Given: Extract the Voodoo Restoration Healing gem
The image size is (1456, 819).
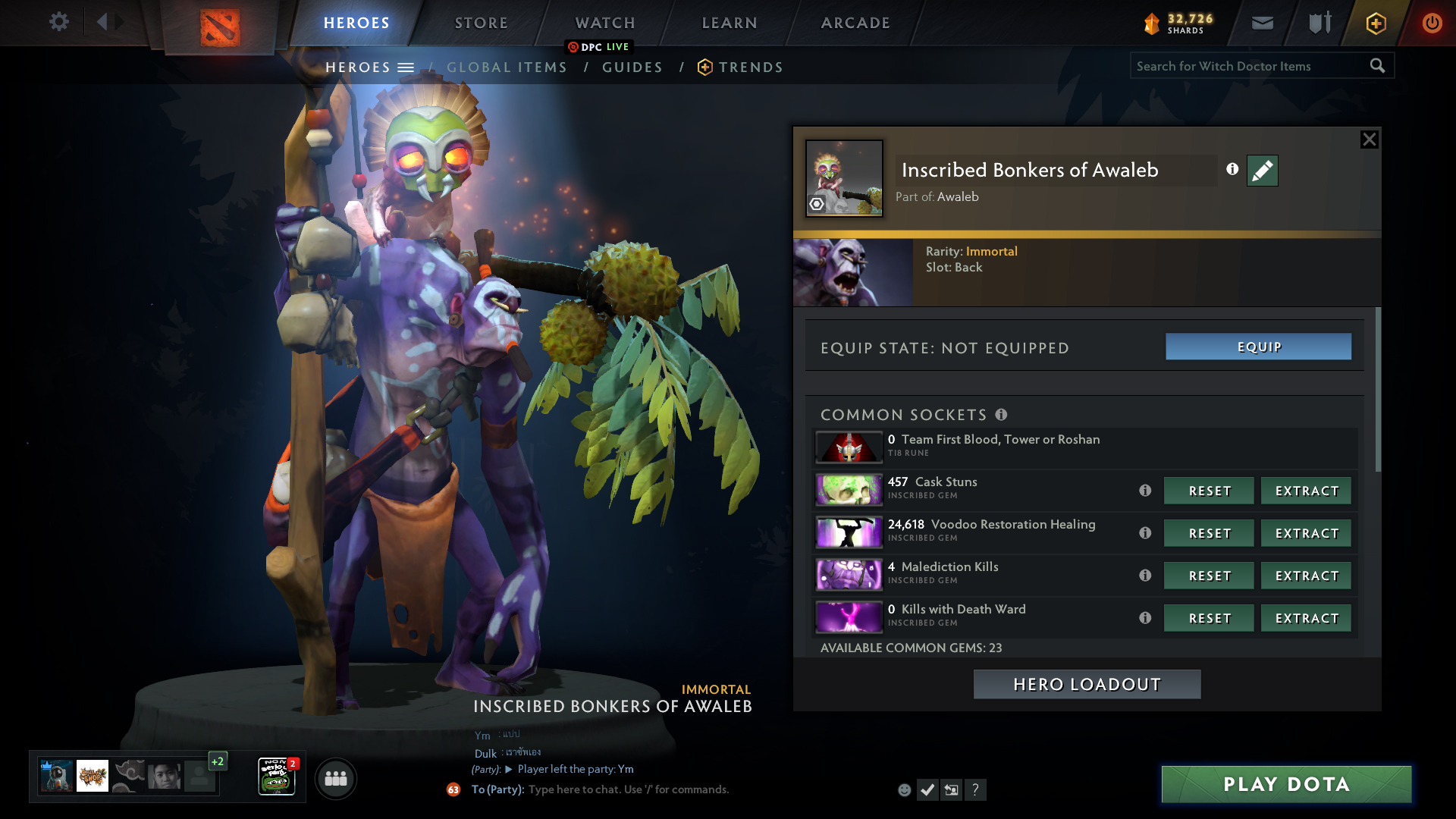Looking at the screenshot, I should [x=1306, y=534].
